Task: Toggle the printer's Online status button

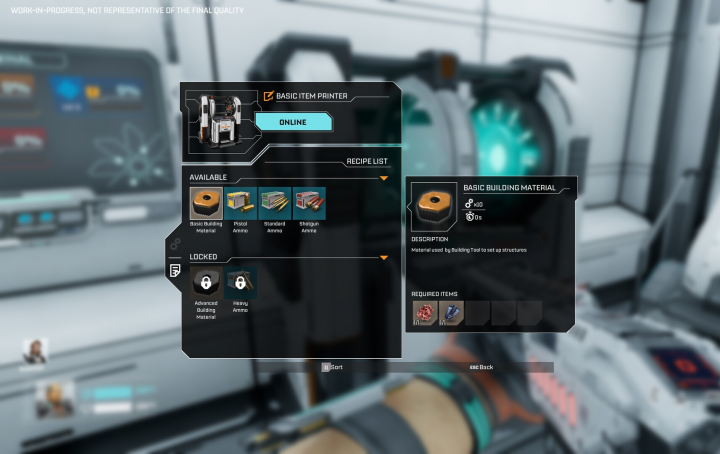Action: pos(293,122)
